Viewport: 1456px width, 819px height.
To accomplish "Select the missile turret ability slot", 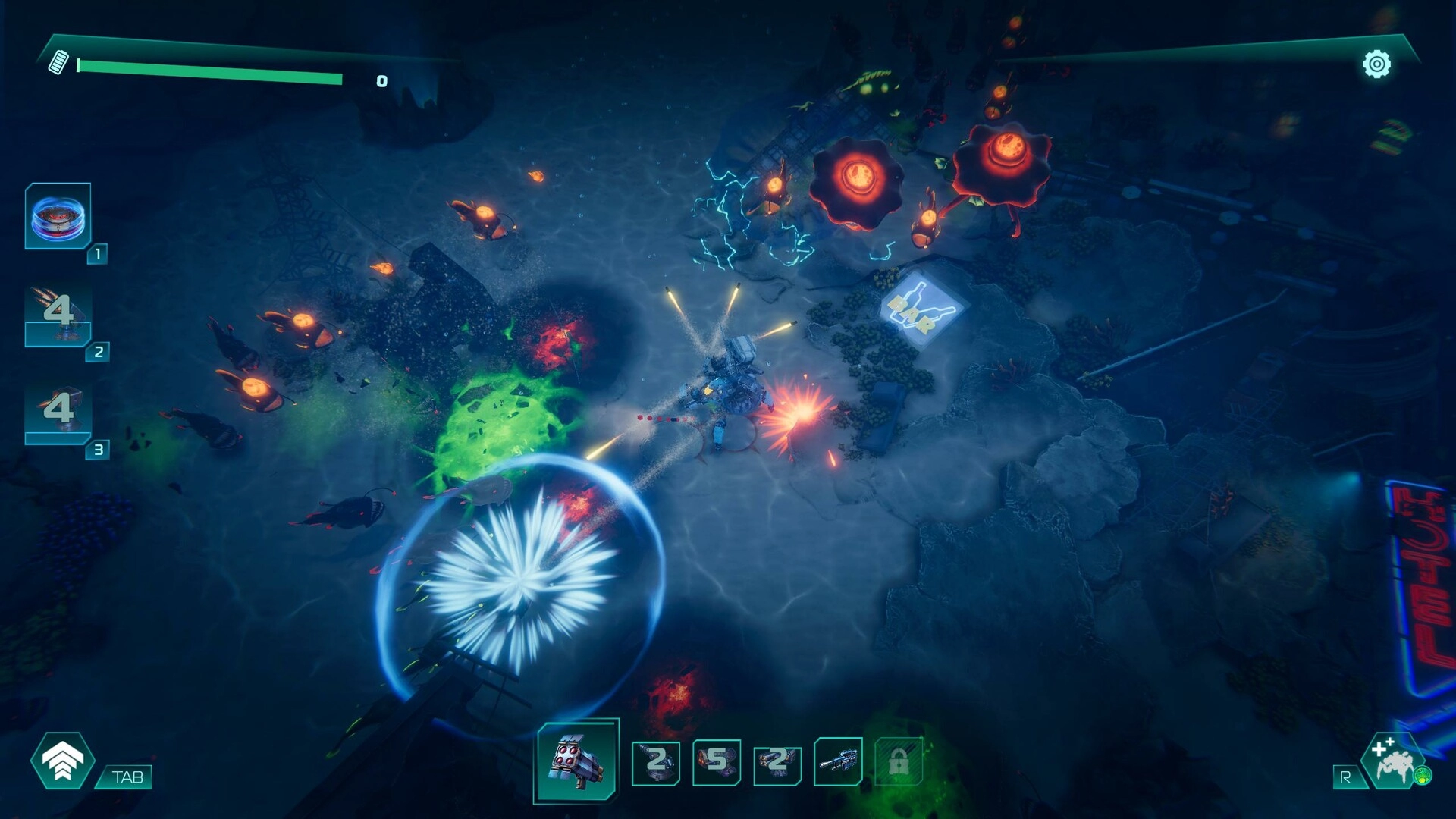I will point(58,315).
